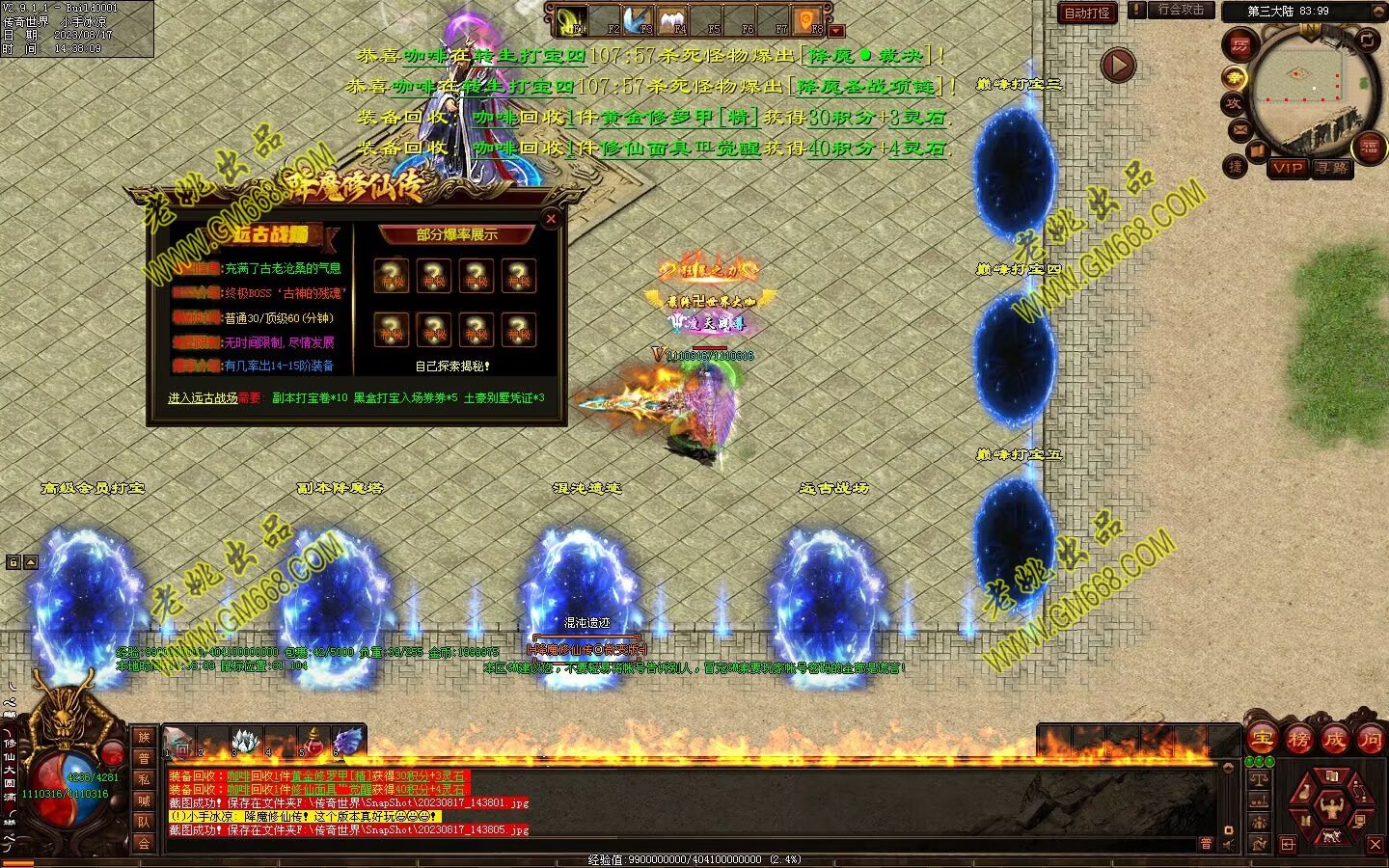
Task: Click the 历 calendar button beside minimap
Action: point(1239,45)
